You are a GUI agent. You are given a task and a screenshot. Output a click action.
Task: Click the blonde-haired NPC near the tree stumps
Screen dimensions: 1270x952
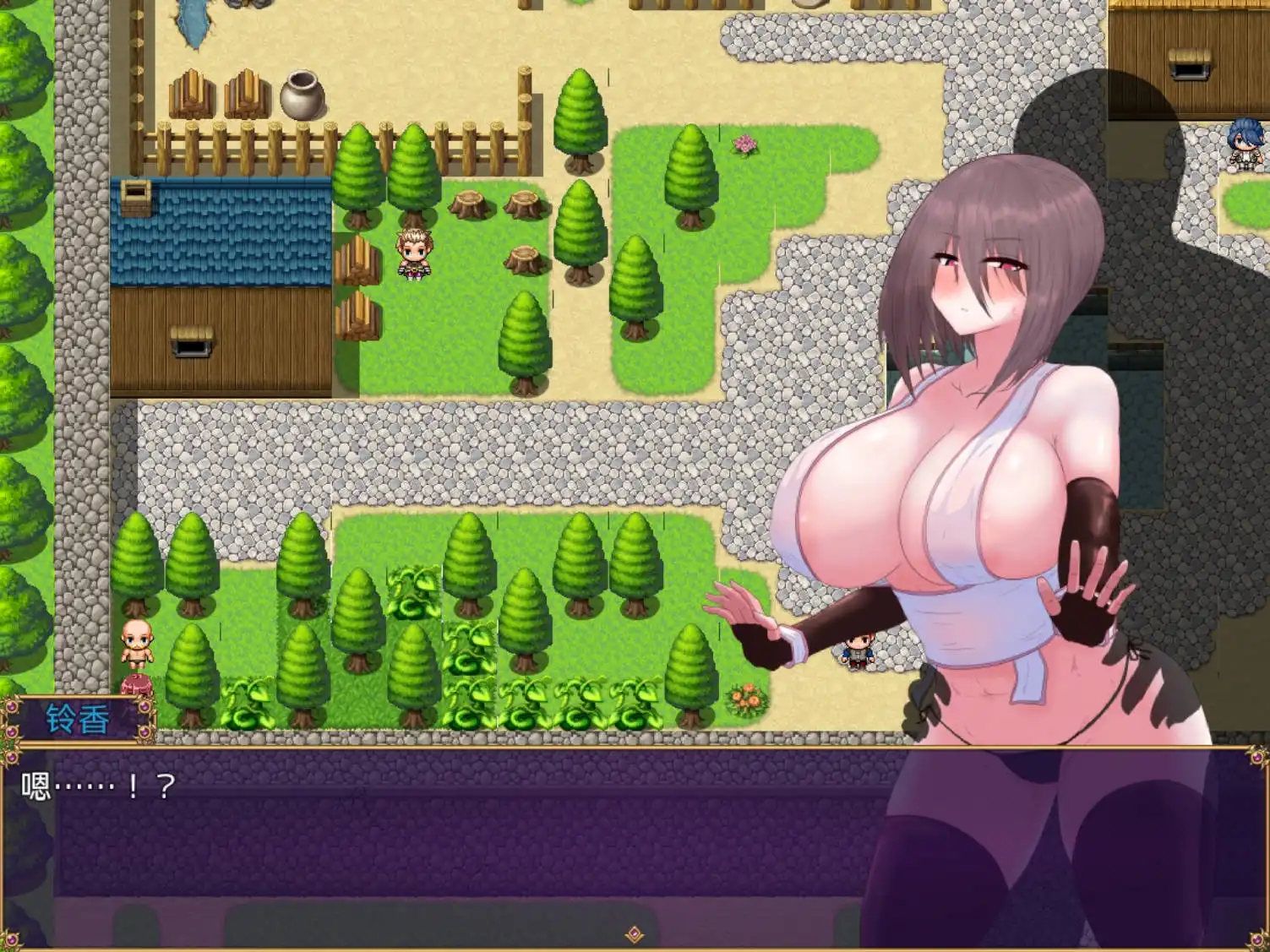[412, 253]
